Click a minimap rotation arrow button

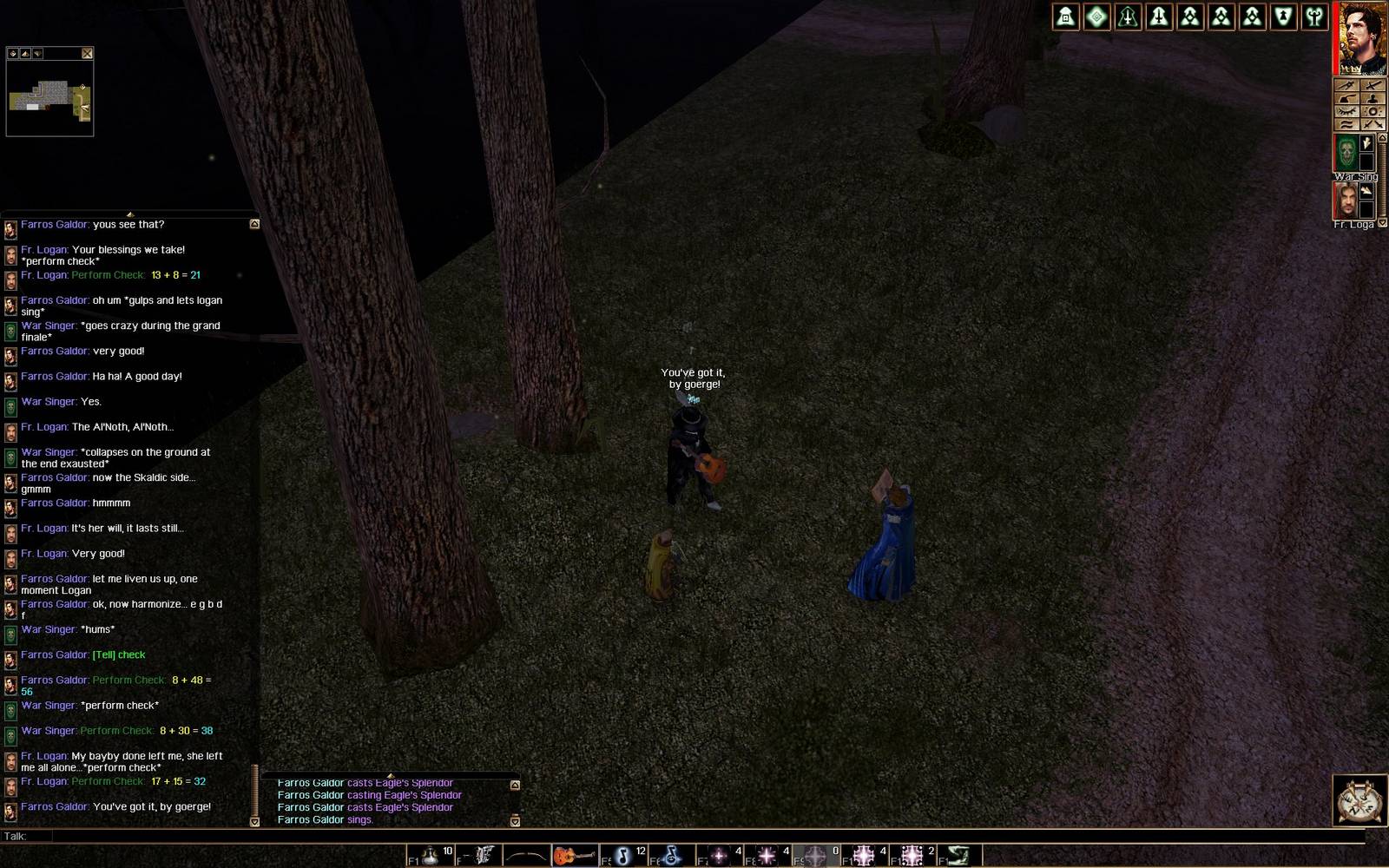pos(23,54)
